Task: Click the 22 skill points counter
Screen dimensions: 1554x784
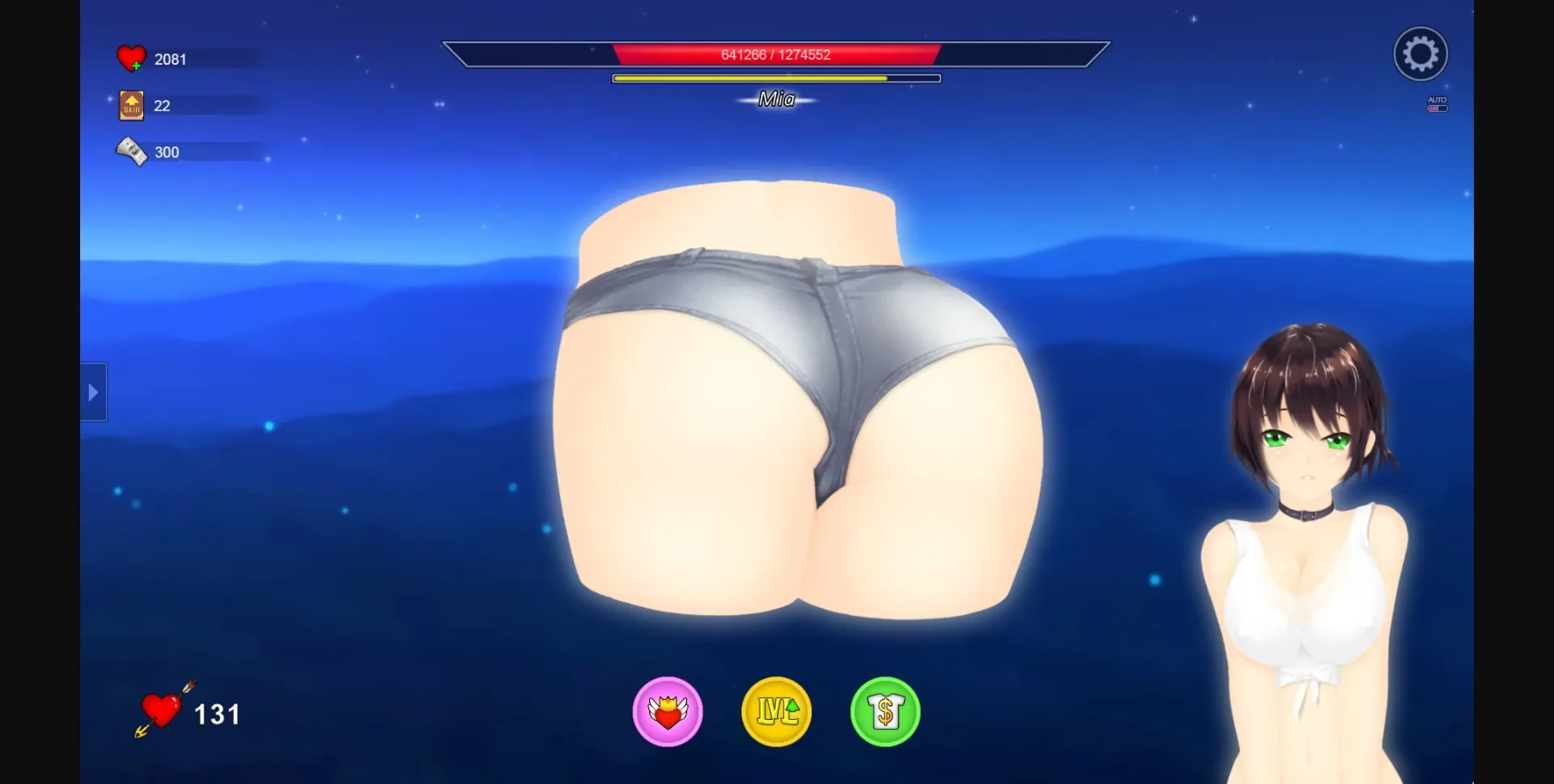Action: point(160,105)
